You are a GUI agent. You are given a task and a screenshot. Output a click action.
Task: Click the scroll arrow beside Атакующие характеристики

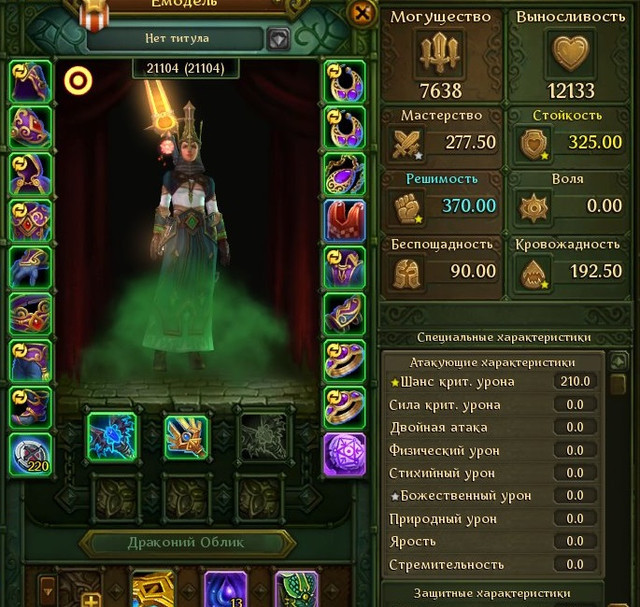619,361
